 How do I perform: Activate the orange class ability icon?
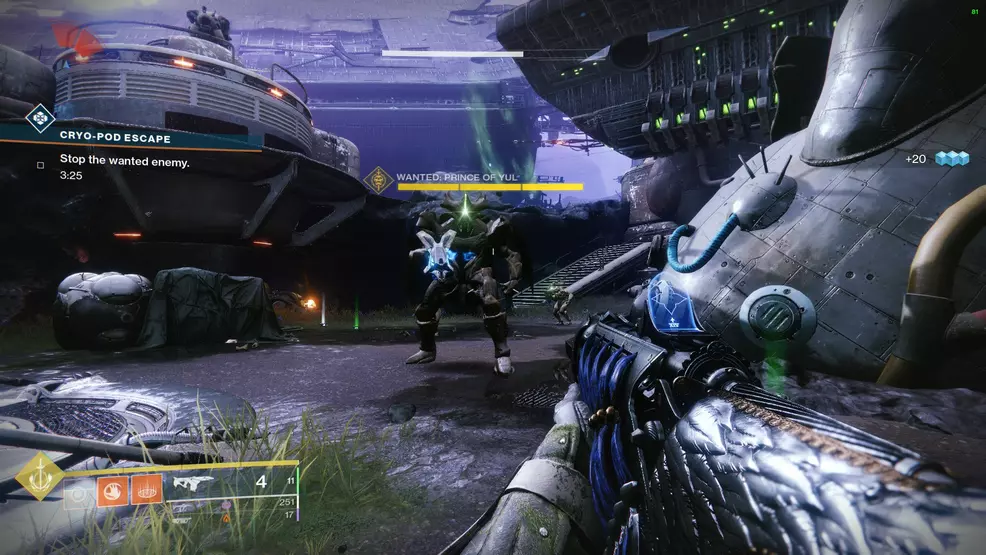click(x=146, y=490)
